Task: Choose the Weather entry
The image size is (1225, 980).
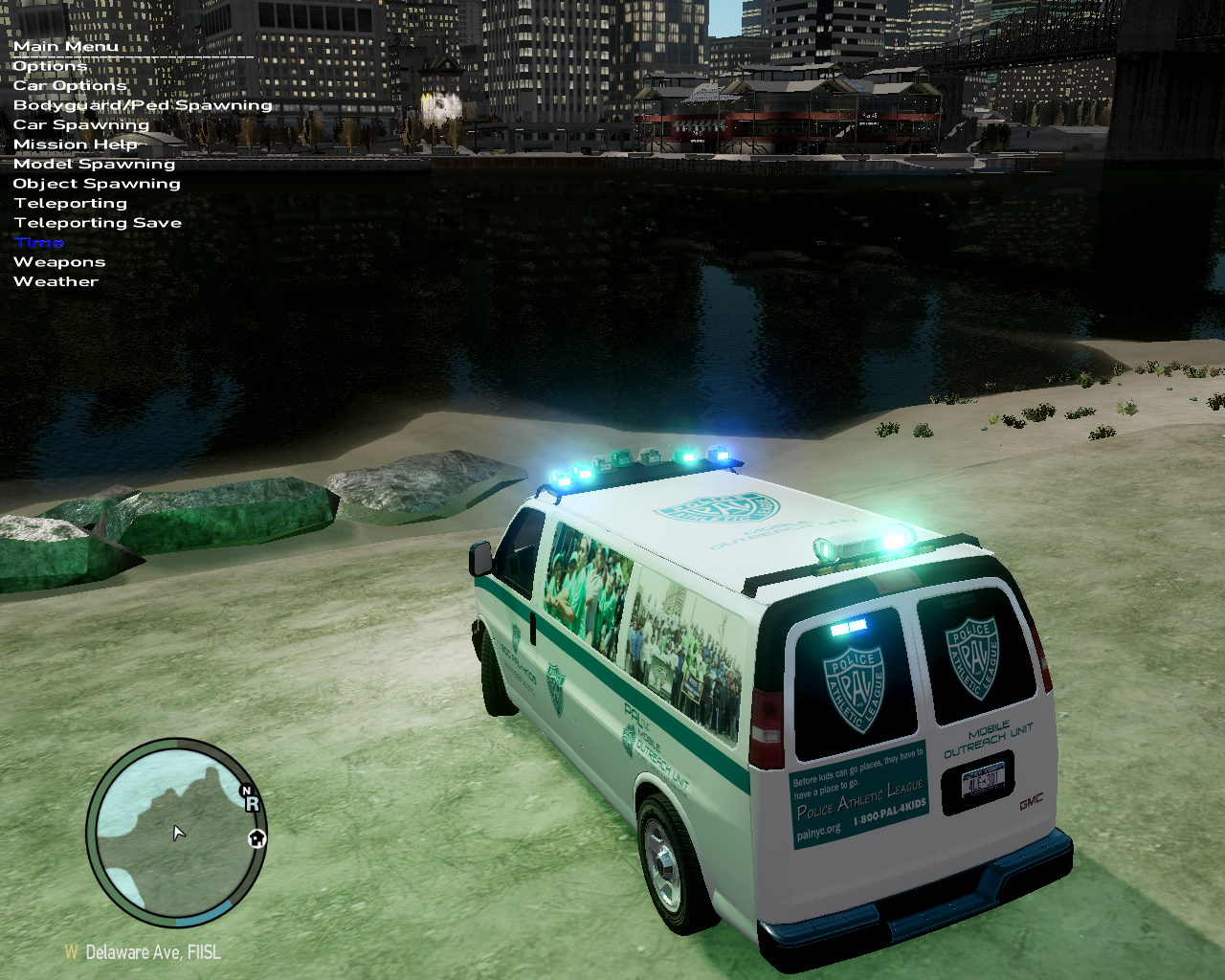Action: [56, 282]
